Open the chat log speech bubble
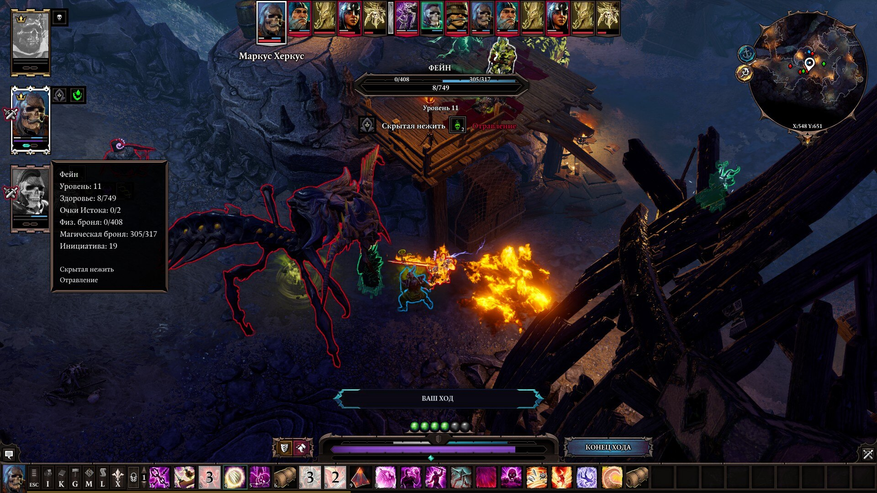 [x=8, y=454]
